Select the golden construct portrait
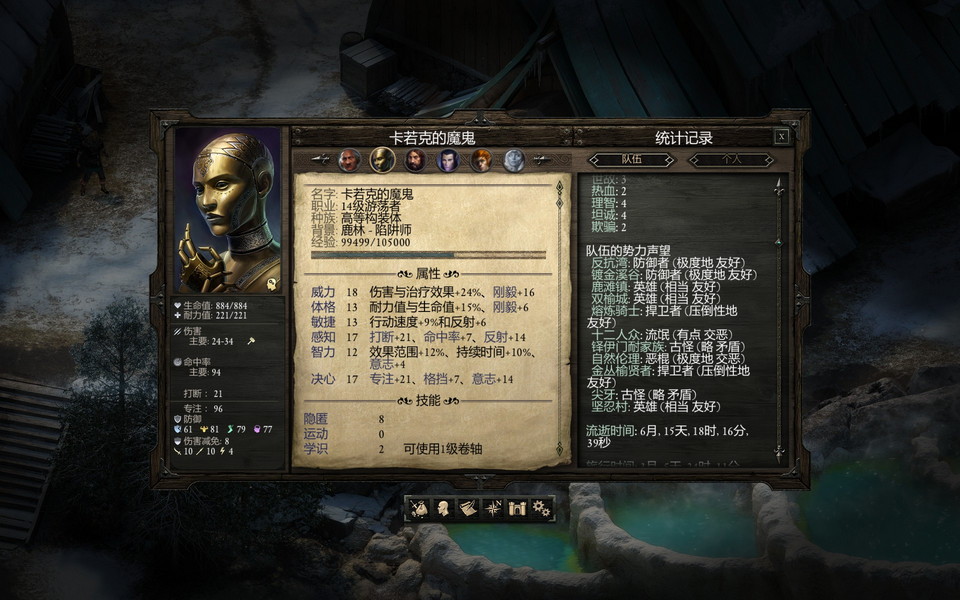Screen dimensions: 960x600 pyautogui.click(x=382, y=160)
